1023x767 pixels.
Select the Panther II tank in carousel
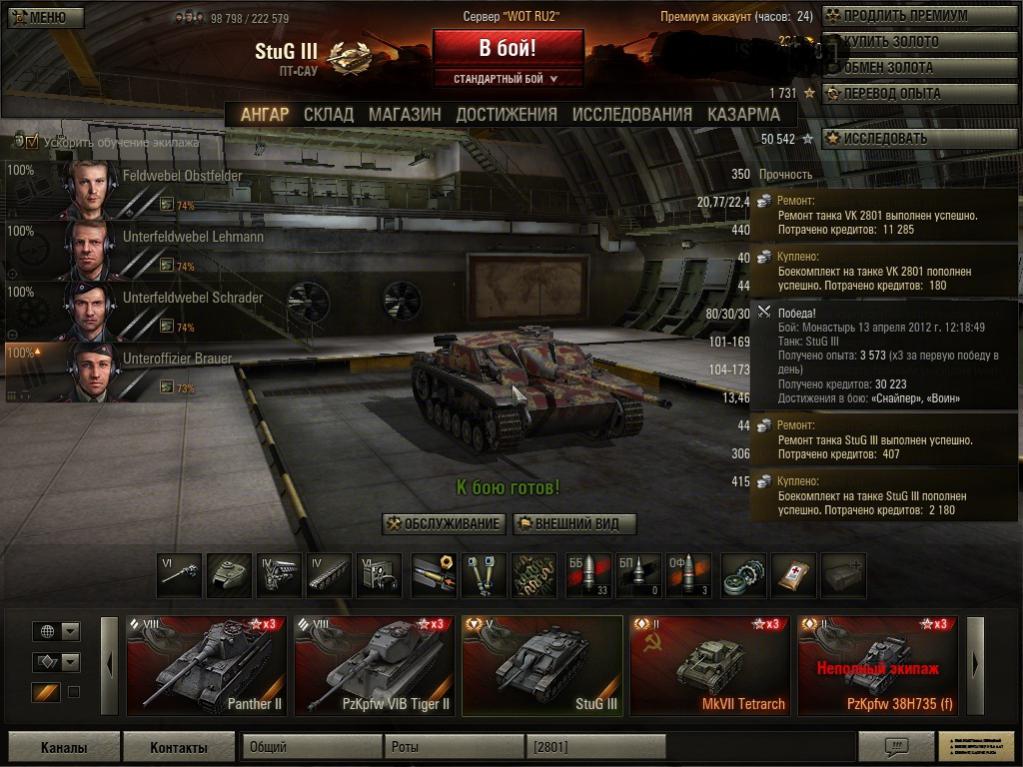point(207,666)
